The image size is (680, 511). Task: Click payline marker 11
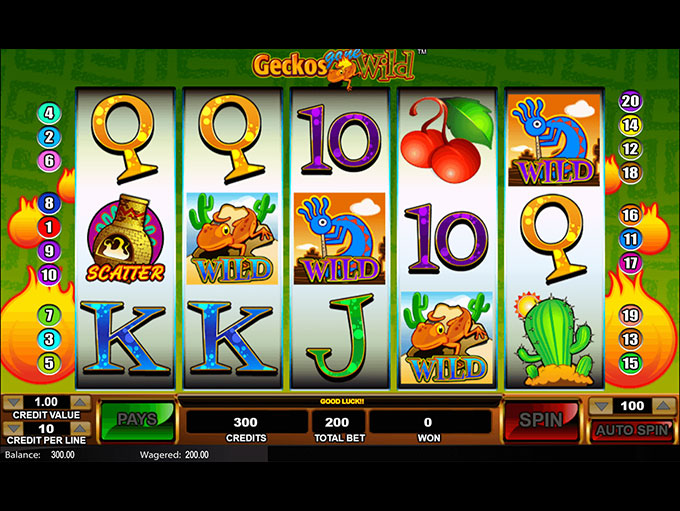(630, 239)
